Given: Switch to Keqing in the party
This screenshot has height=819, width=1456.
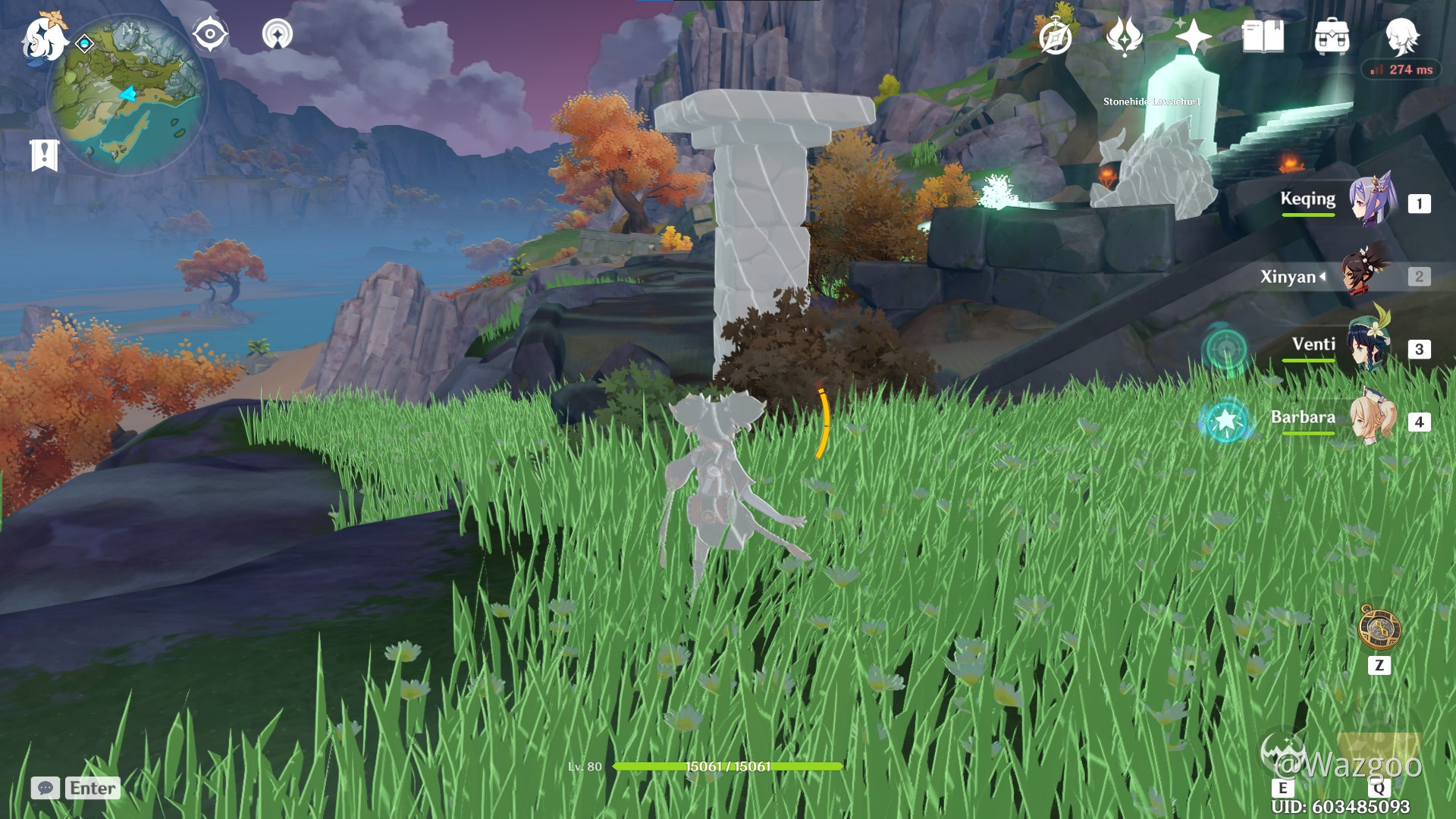Looking at the screenshot, I should pyautogui.click(x=1373, y=202).
